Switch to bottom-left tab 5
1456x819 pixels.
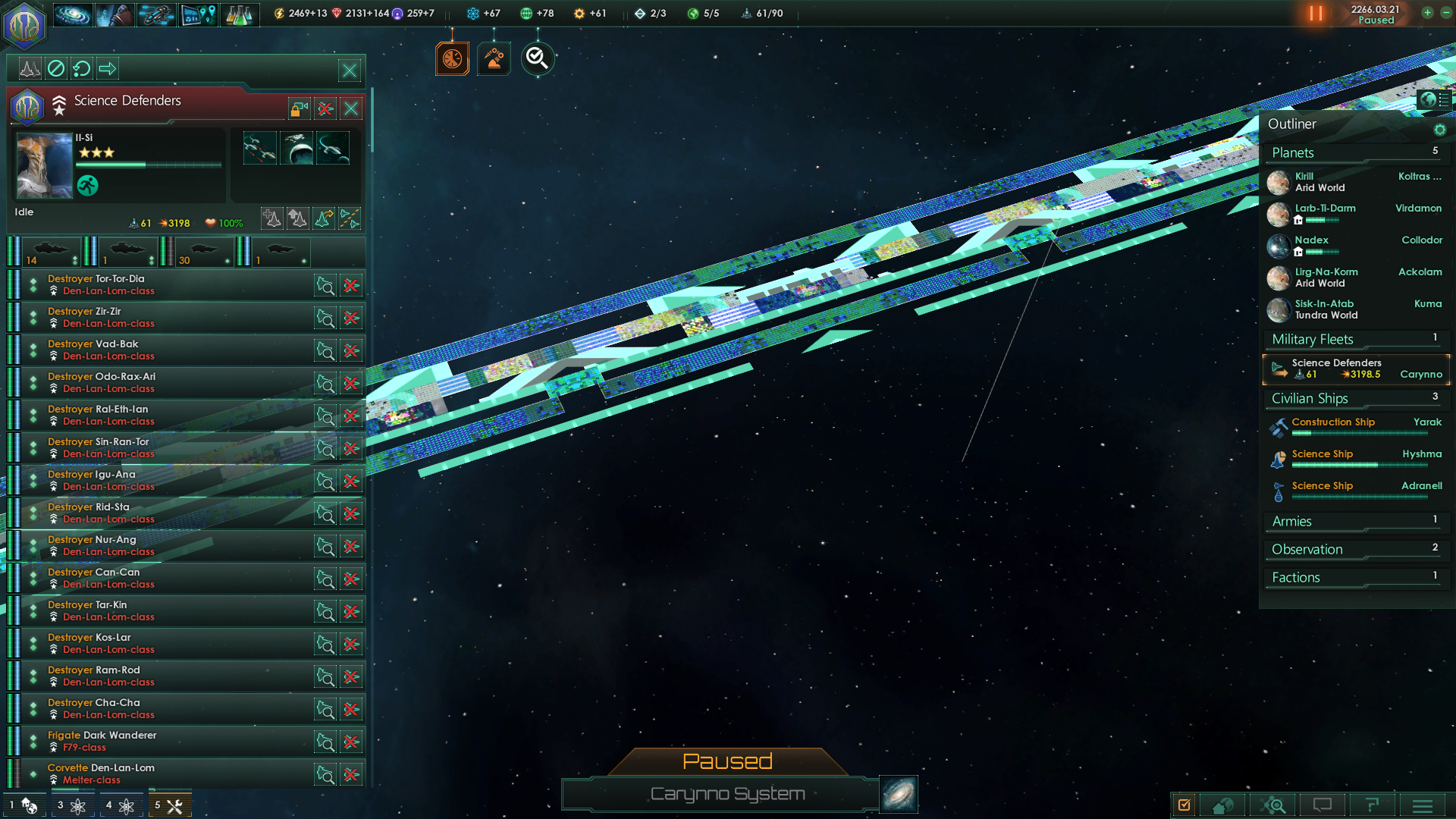[x=170, y=805]
